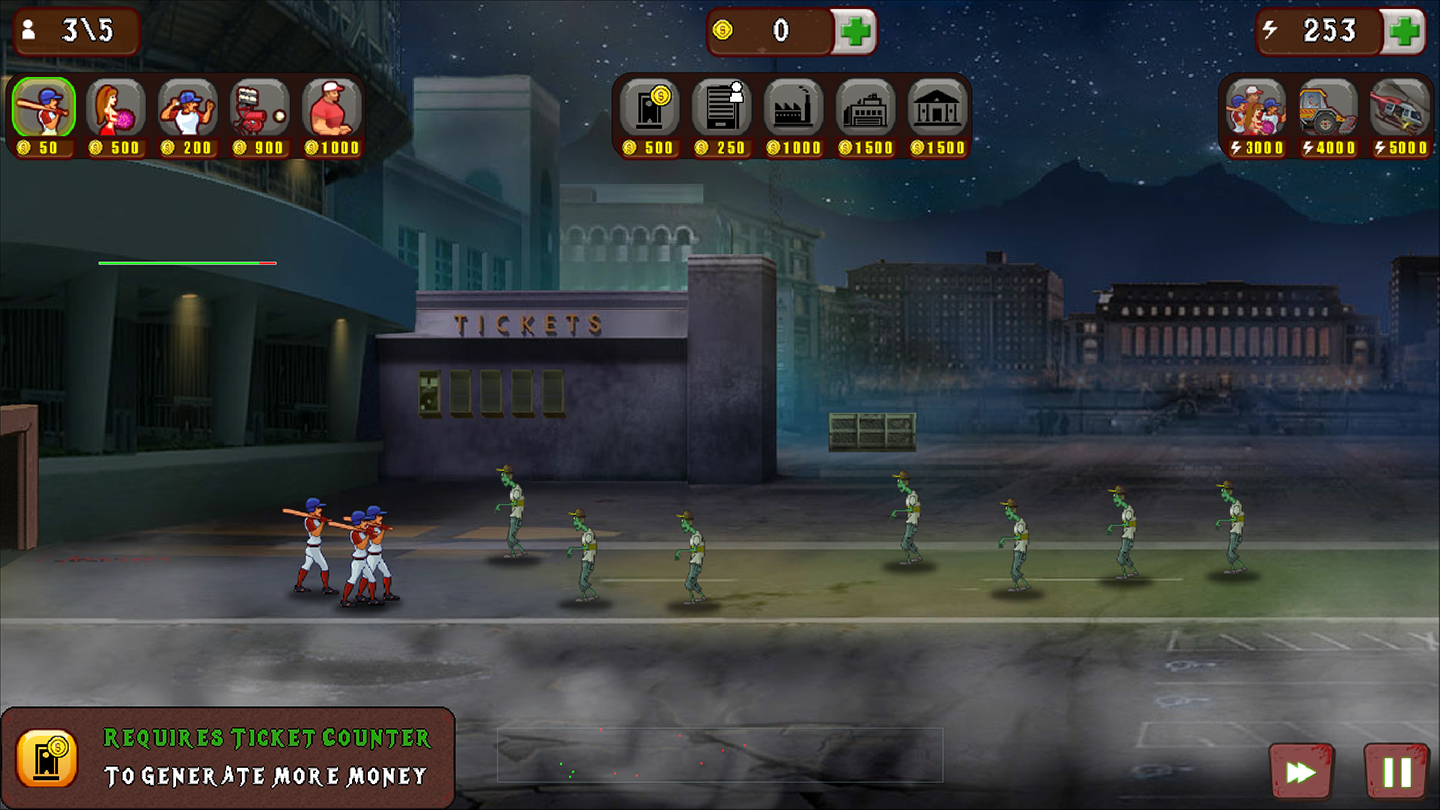The height and width of the screenshot is (810, 1440).
Task: Launch the helicopter strike ability
Action: point(1399,108)
